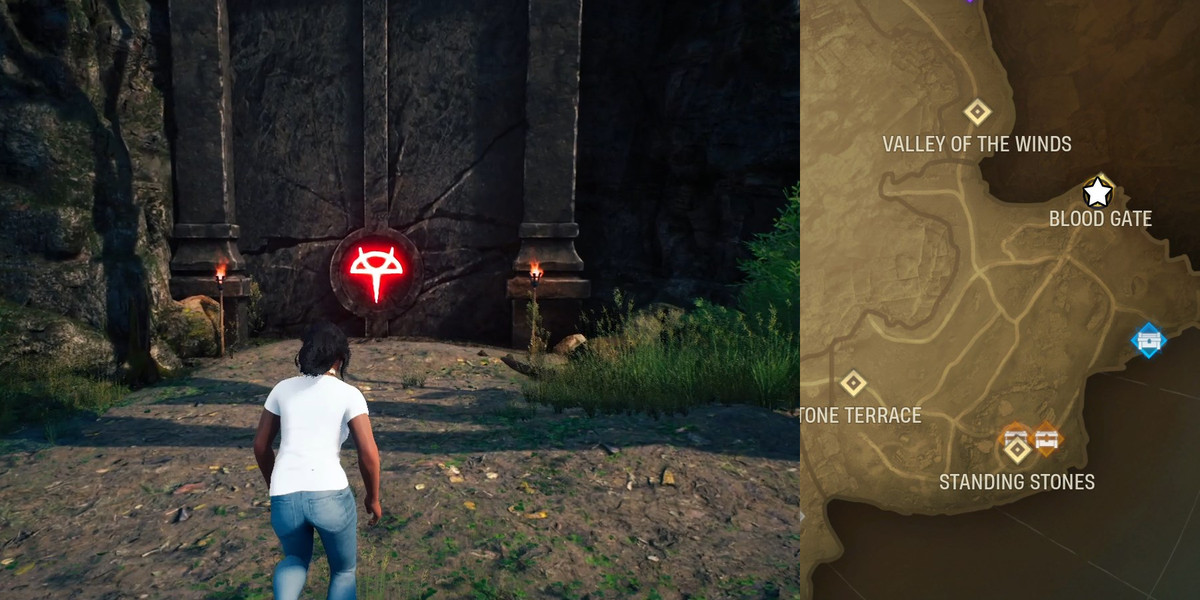1200x600 pixels.
Task: Click the right orange chest marker near Standing Stones
Action: pyautogui.click(x=1047, y=436)
